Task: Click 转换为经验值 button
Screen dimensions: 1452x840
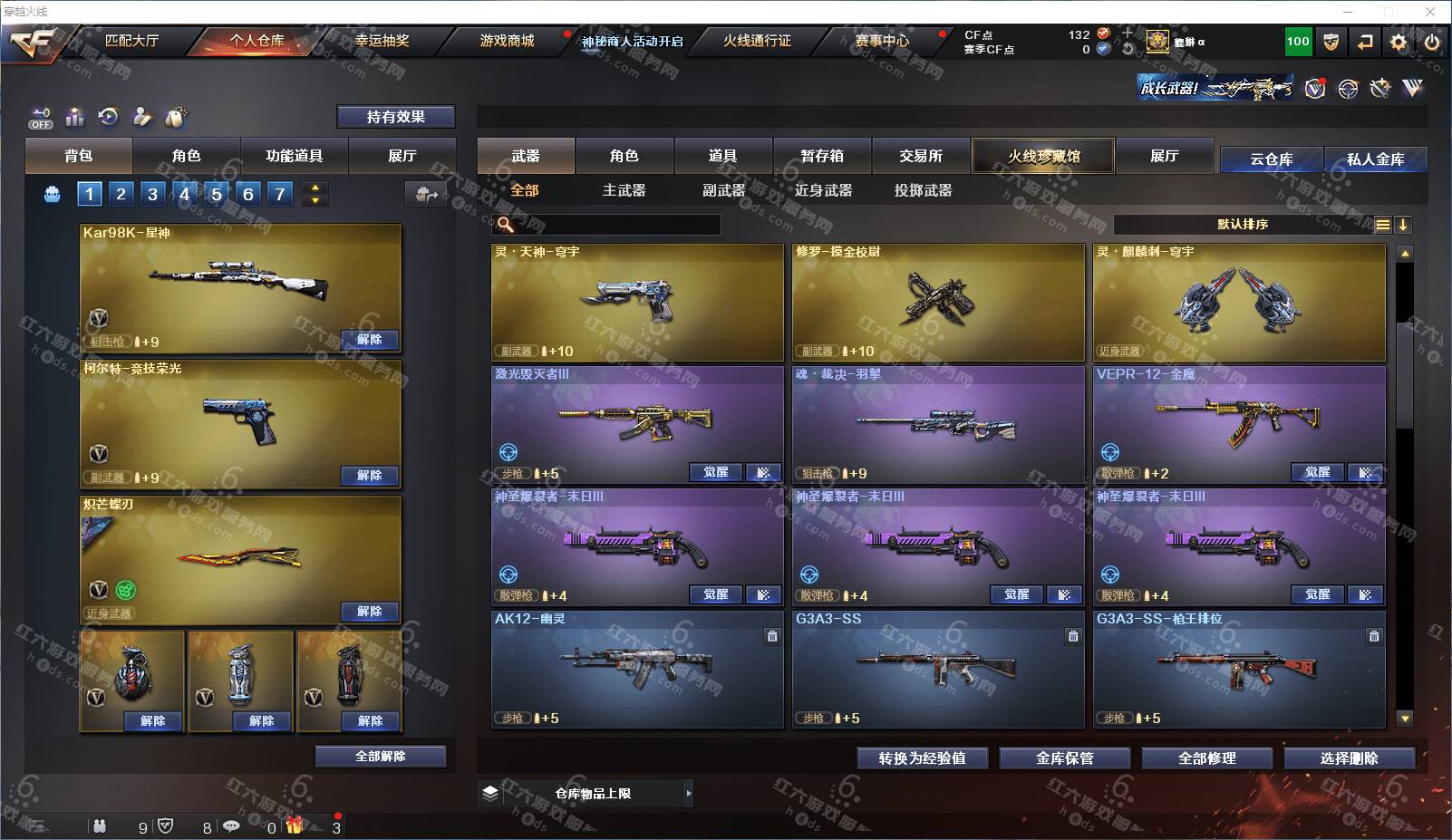Action: (x=922, y=758)
